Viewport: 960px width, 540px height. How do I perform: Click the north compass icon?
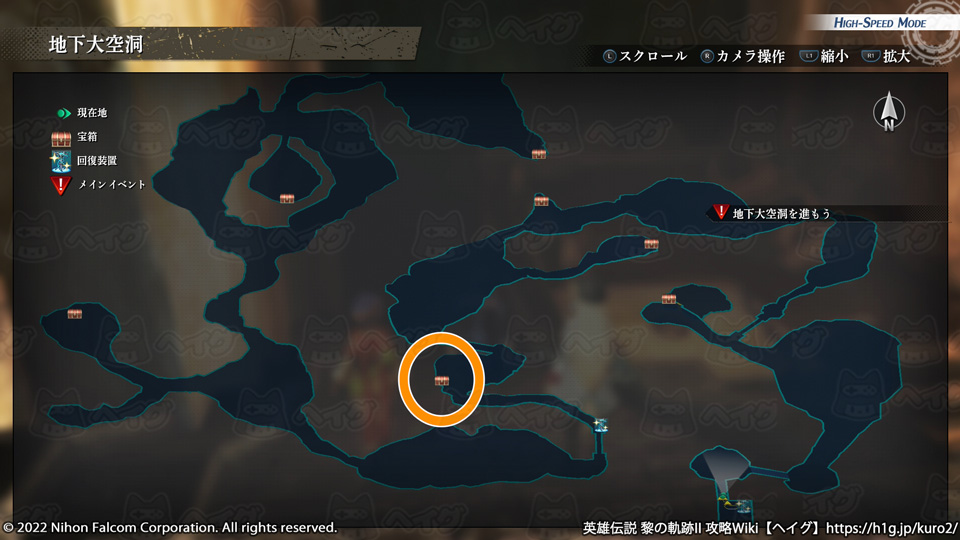tap(888, 112)
